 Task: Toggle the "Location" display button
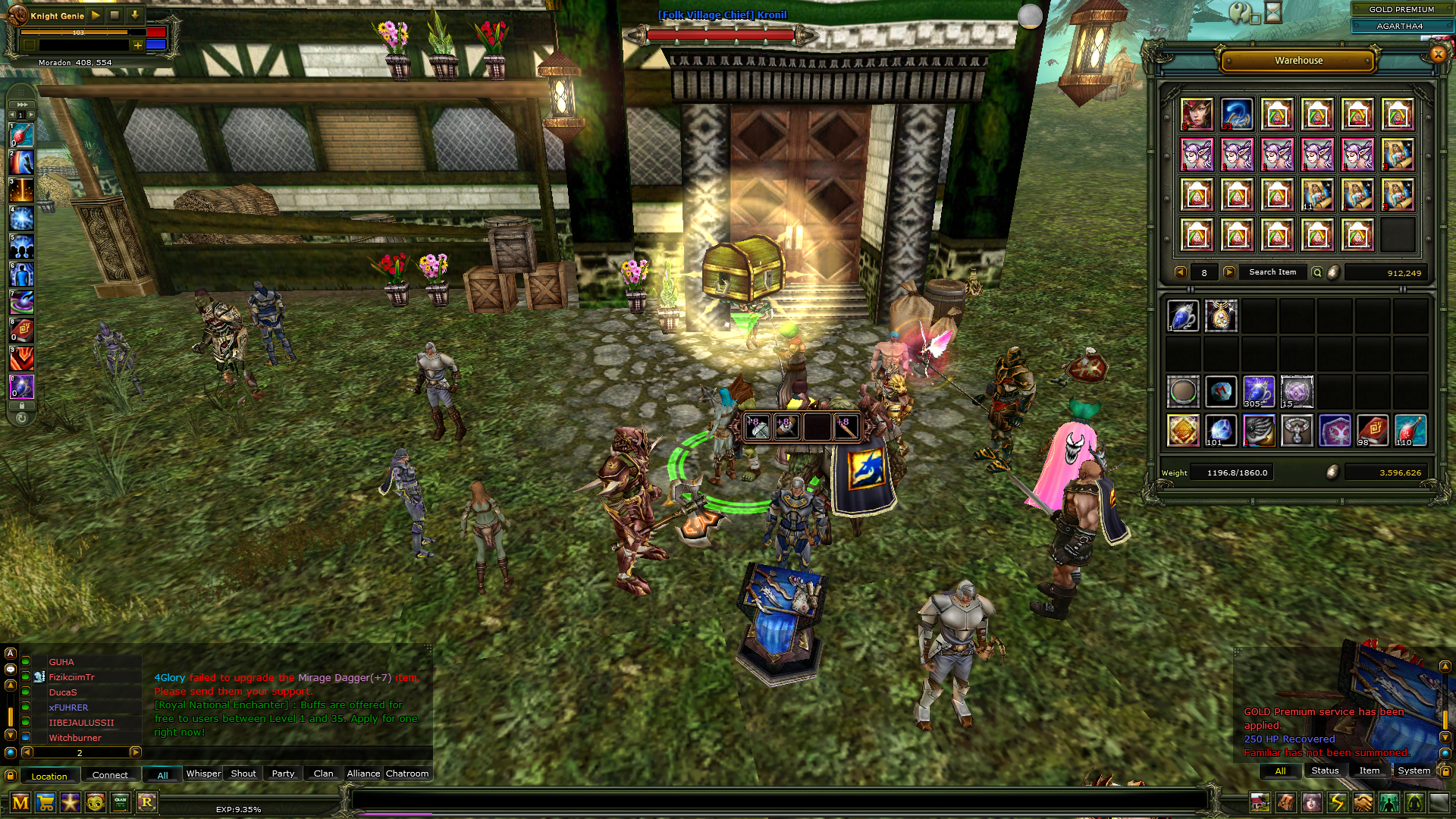tap(50, 774)
